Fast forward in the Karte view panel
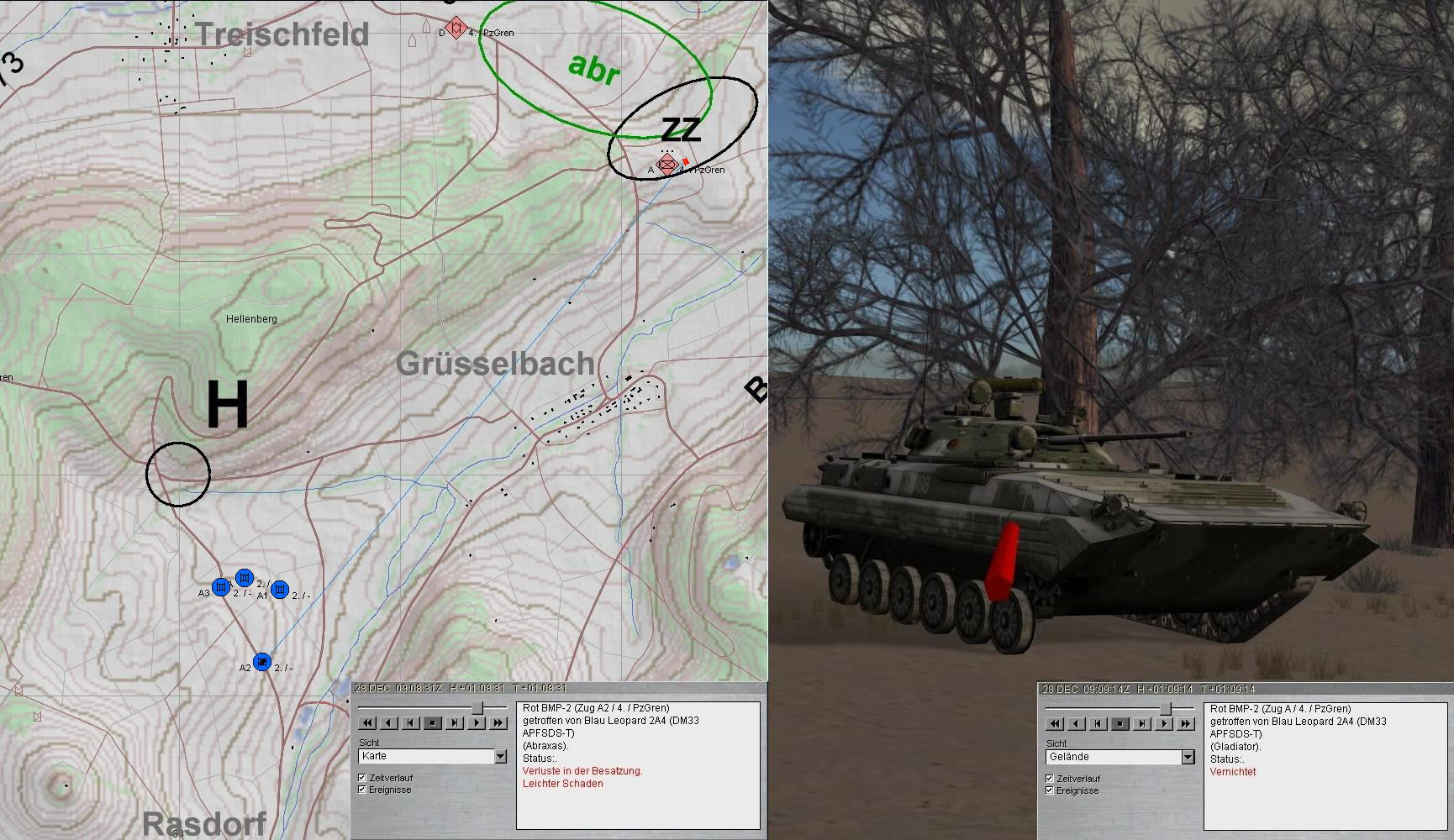The width and height of the screenshot is (1454, 840). coord(498,722)
